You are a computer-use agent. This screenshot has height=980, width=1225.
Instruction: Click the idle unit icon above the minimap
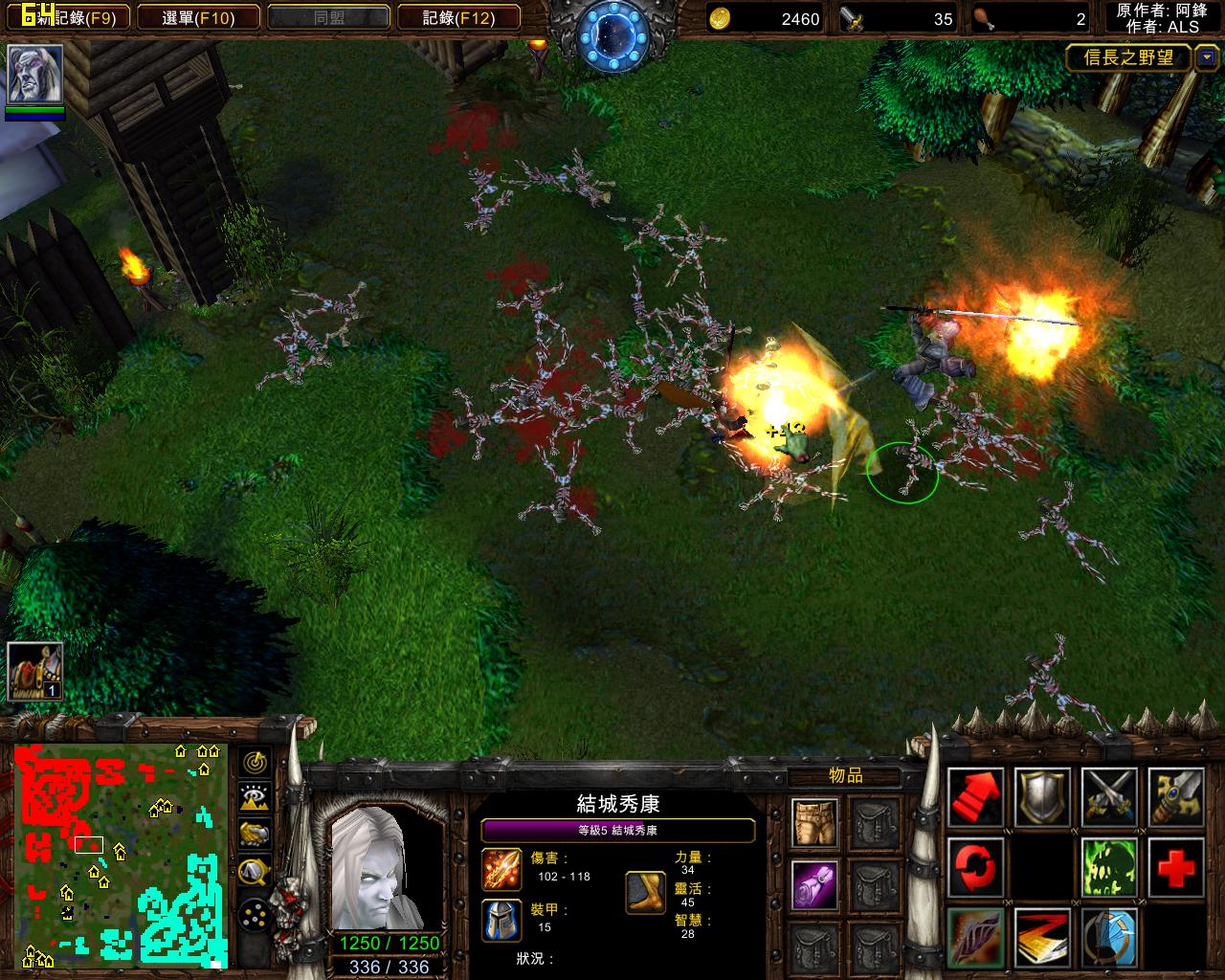pyautogui.click(x=35, y=671)
